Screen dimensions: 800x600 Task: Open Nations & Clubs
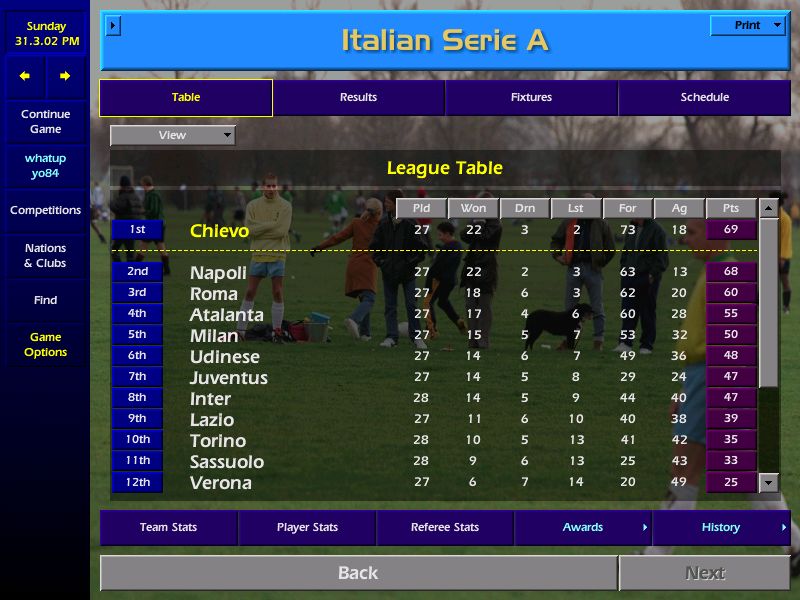pyautogui.click(x=45, y=256)
